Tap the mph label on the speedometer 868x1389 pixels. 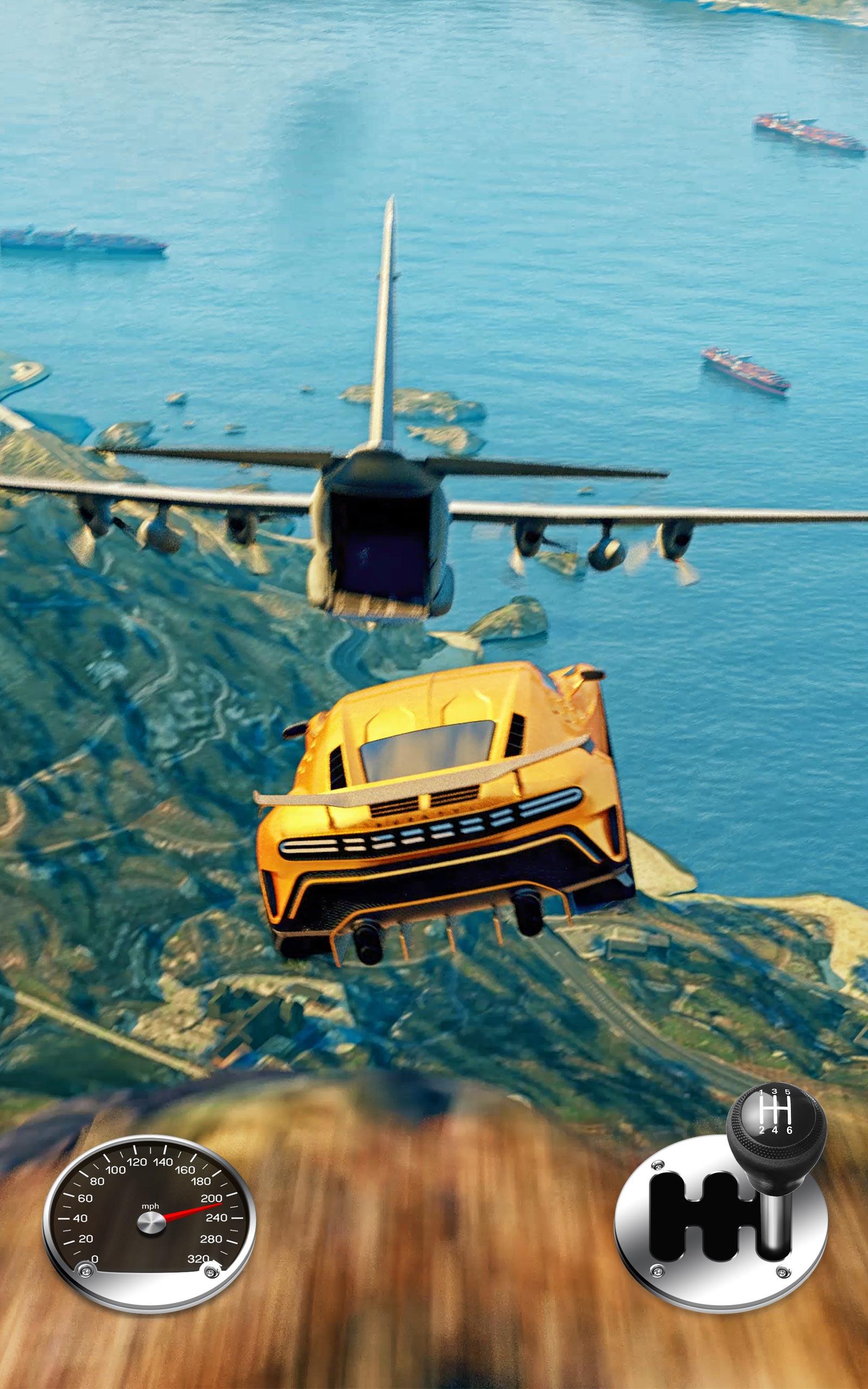coord(150,1207)
